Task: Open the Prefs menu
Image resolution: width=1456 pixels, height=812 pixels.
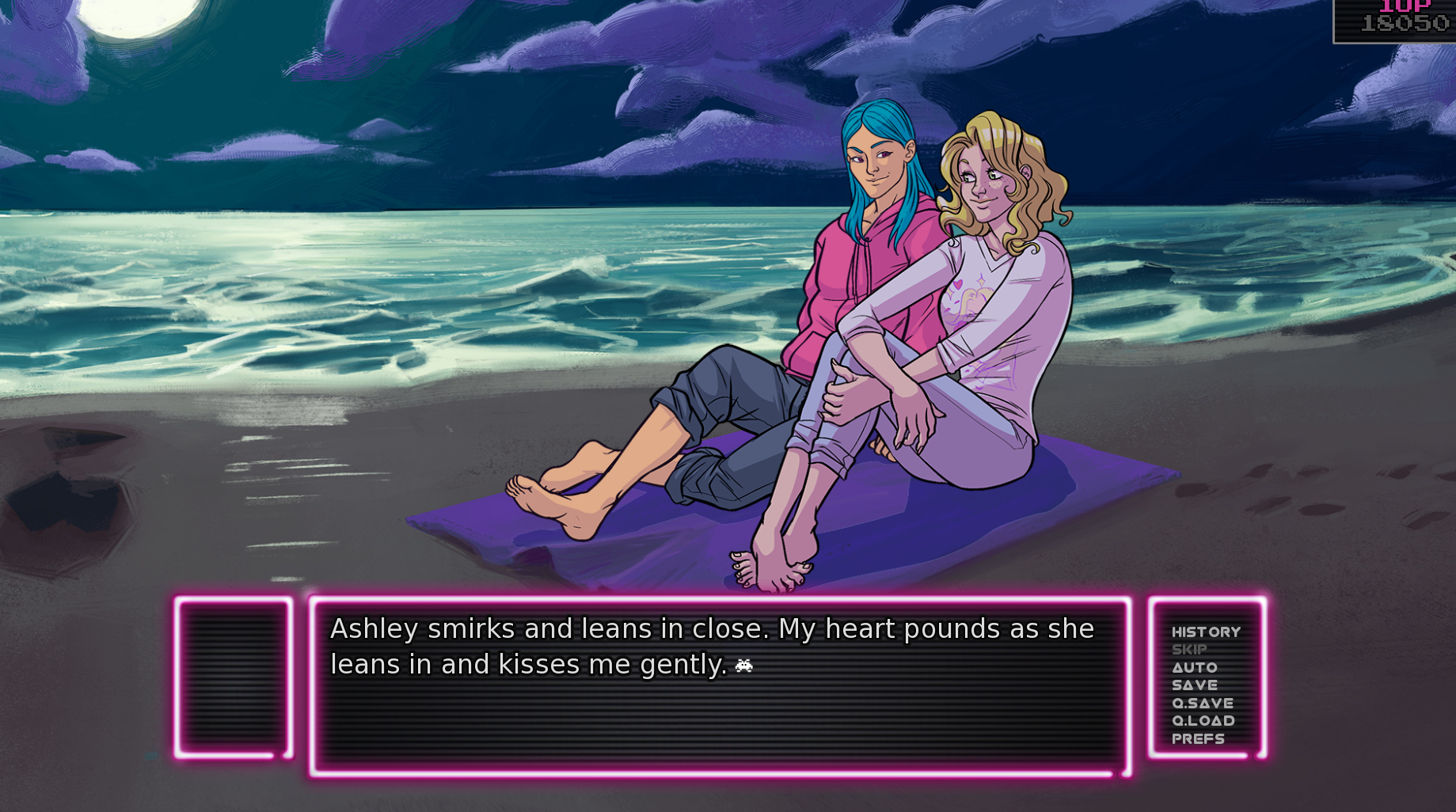Action: click(x=1197, y=738)
